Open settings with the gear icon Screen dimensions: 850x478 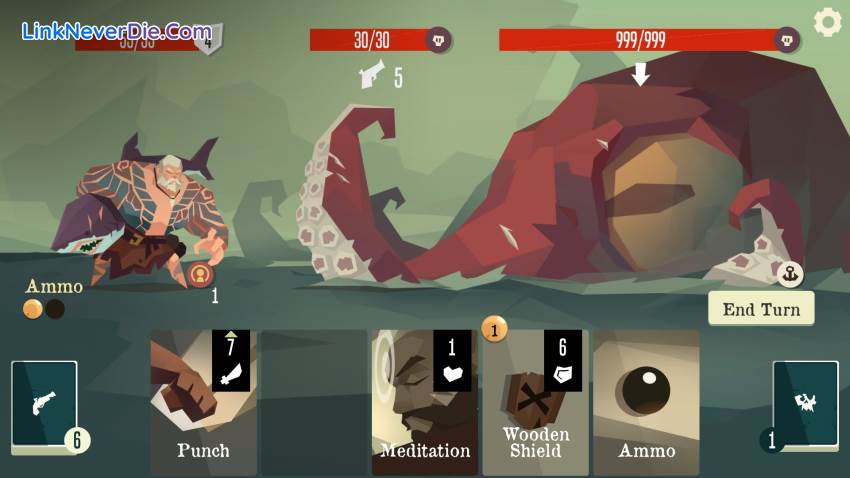(x=827, y=22)
